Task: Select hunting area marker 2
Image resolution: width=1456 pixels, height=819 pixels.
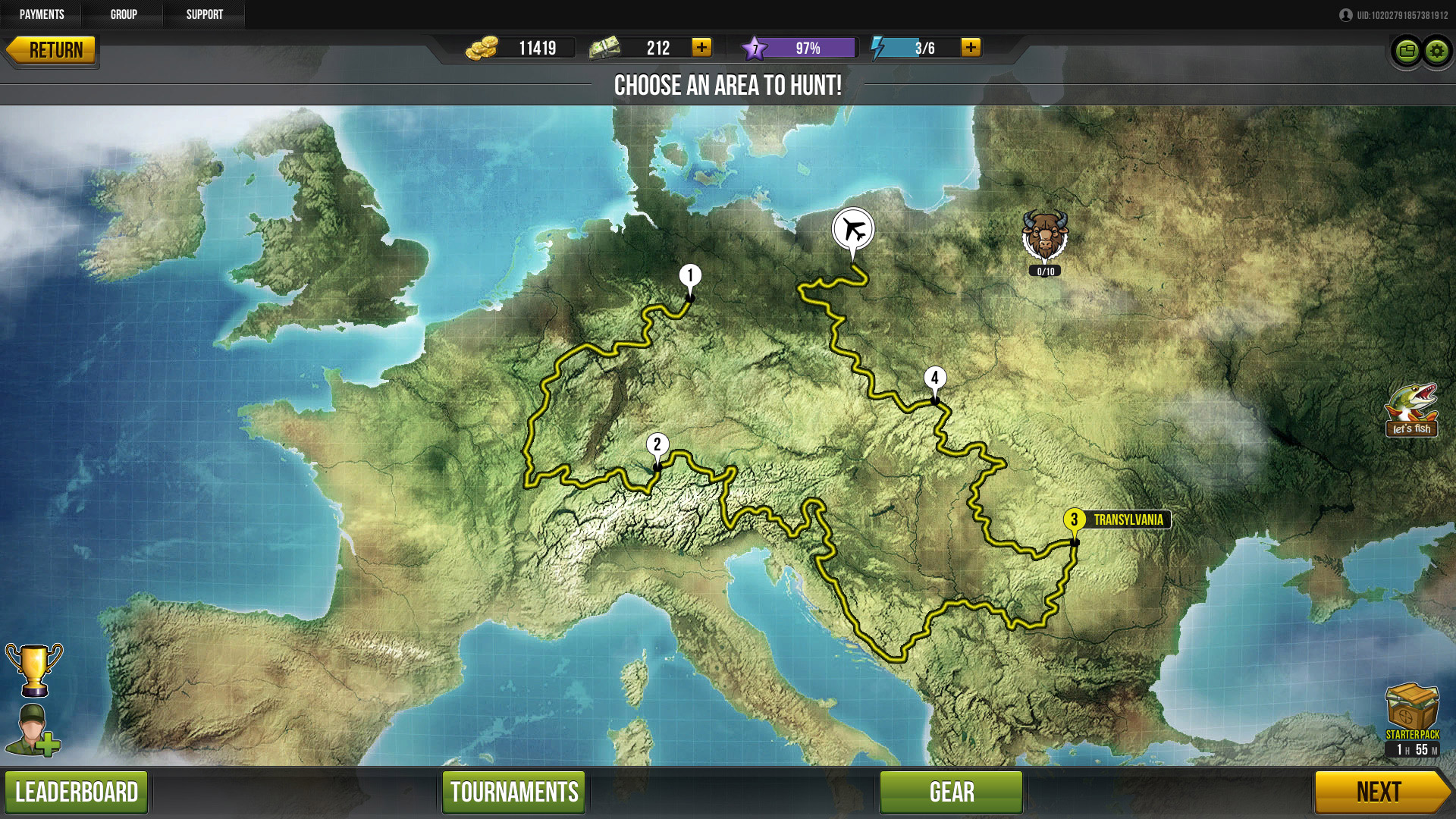Action: [x=657, y=445]
